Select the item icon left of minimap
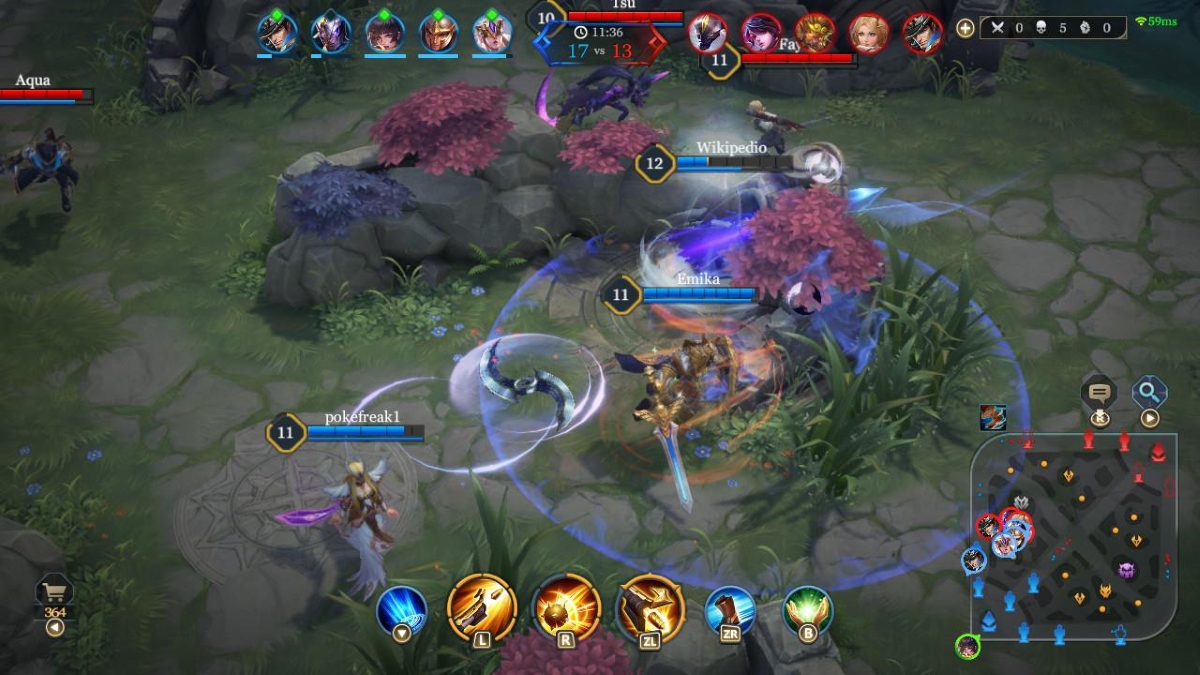The height and width of the screenshot is (675, 1200). coord(993,417)
